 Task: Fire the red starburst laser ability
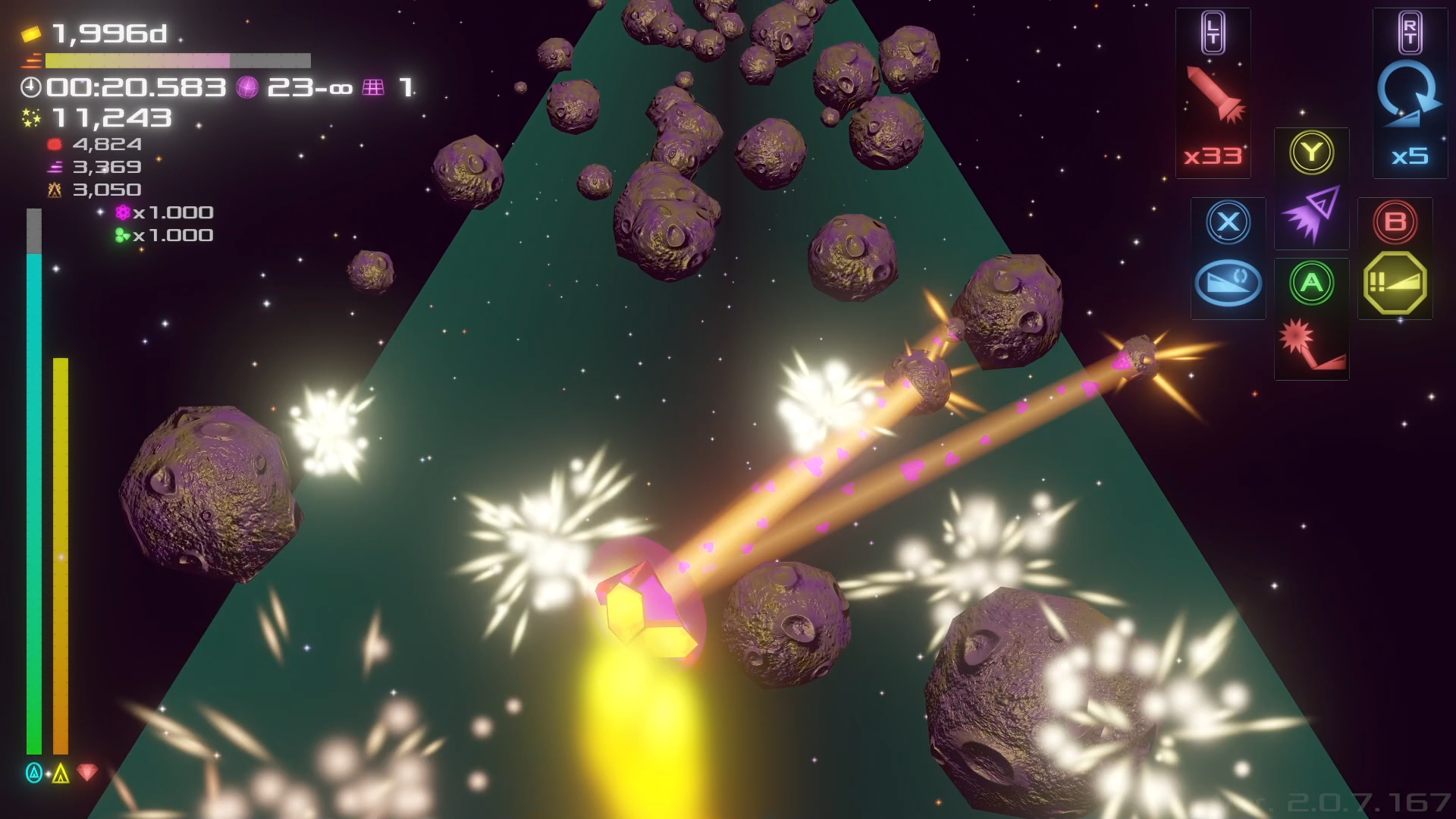1311,345
